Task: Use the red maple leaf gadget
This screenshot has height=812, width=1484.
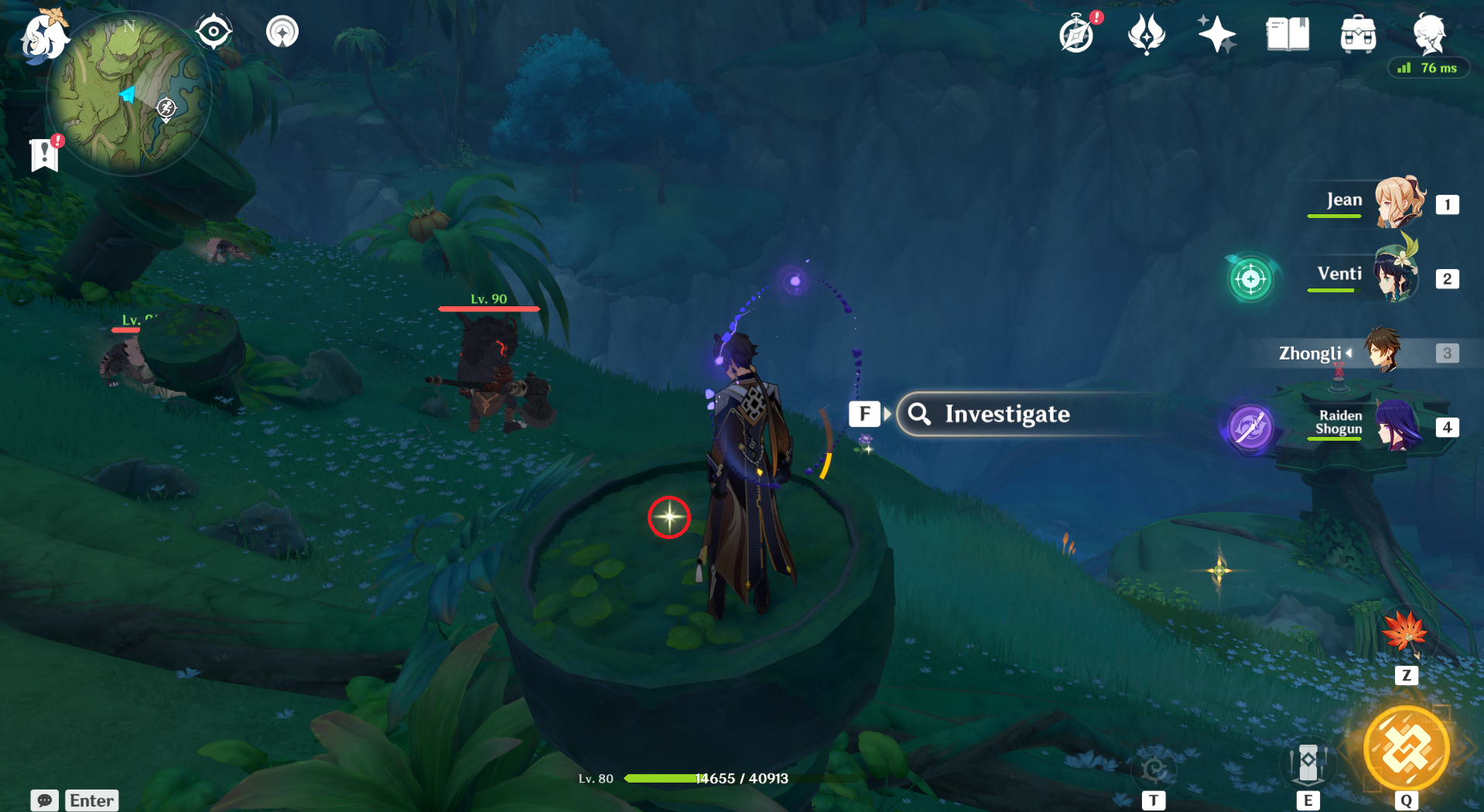Action: point(1405,634)
